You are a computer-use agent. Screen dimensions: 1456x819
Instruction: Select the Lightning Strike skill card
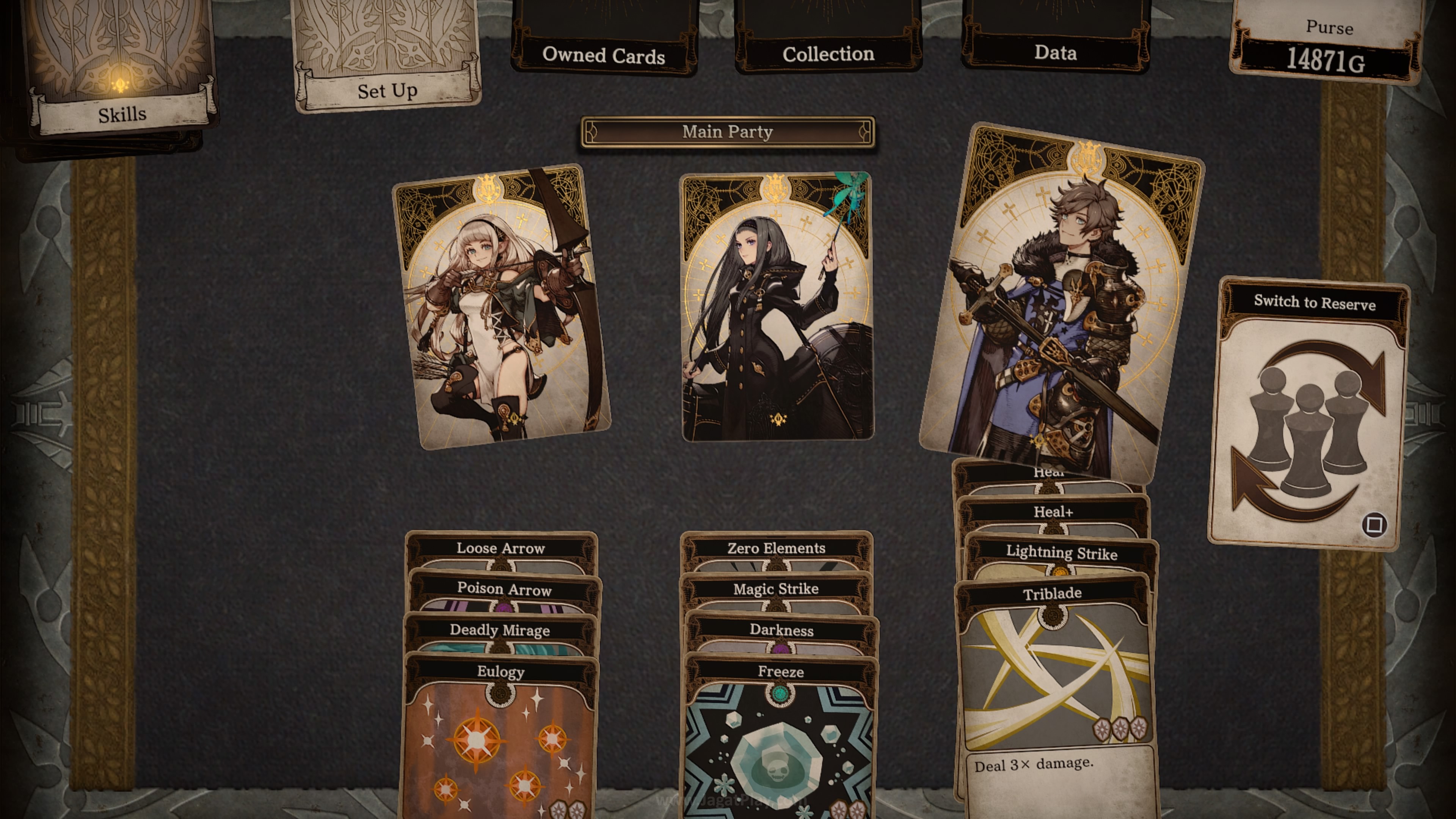[1062, 553]
